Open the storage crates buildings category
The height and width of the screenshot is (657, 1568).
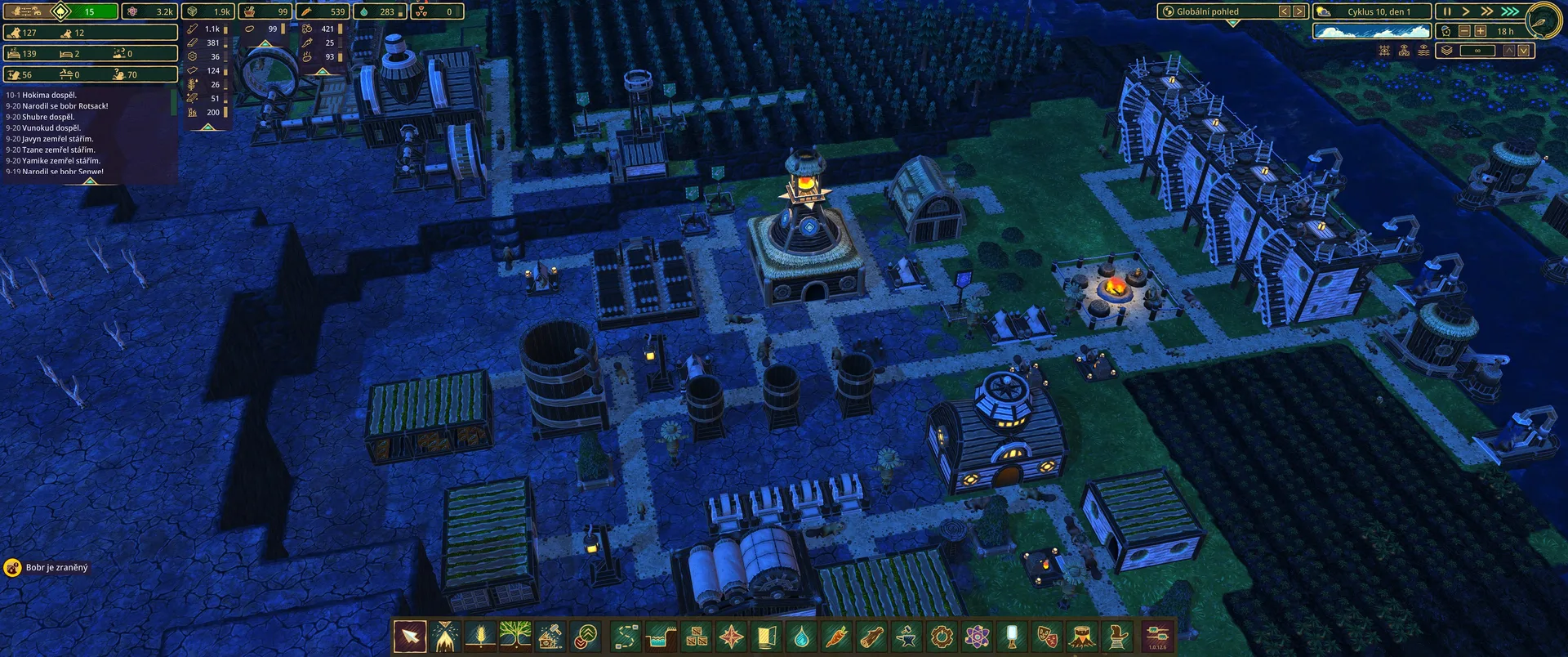[697, 636]
